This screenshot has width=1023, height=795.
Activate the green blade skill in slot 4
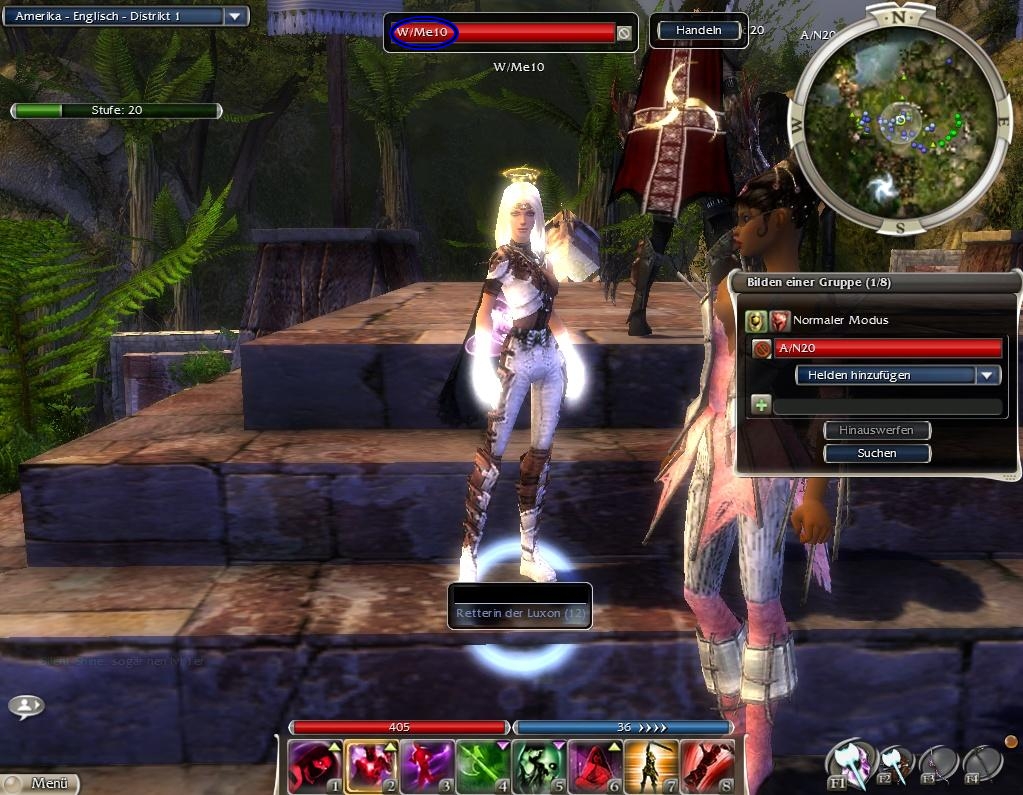click(483, 767)
